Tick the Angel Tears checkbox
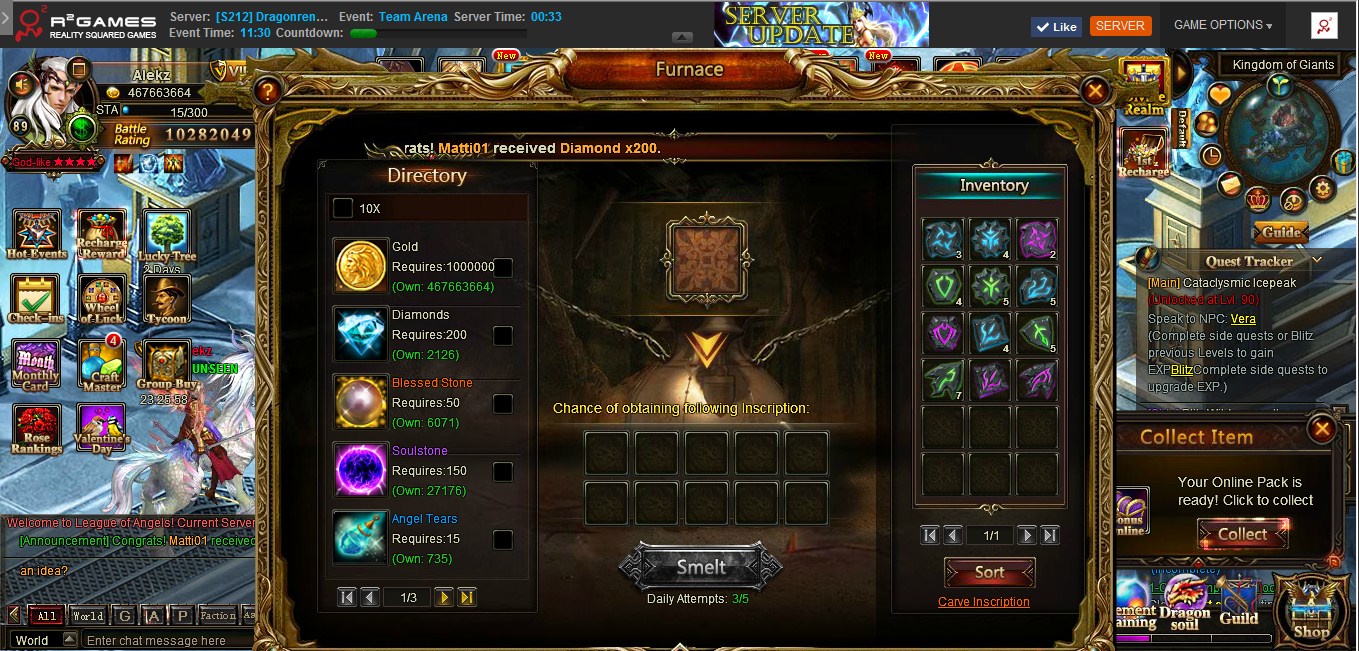The image size is (1359, 651). 503,539
